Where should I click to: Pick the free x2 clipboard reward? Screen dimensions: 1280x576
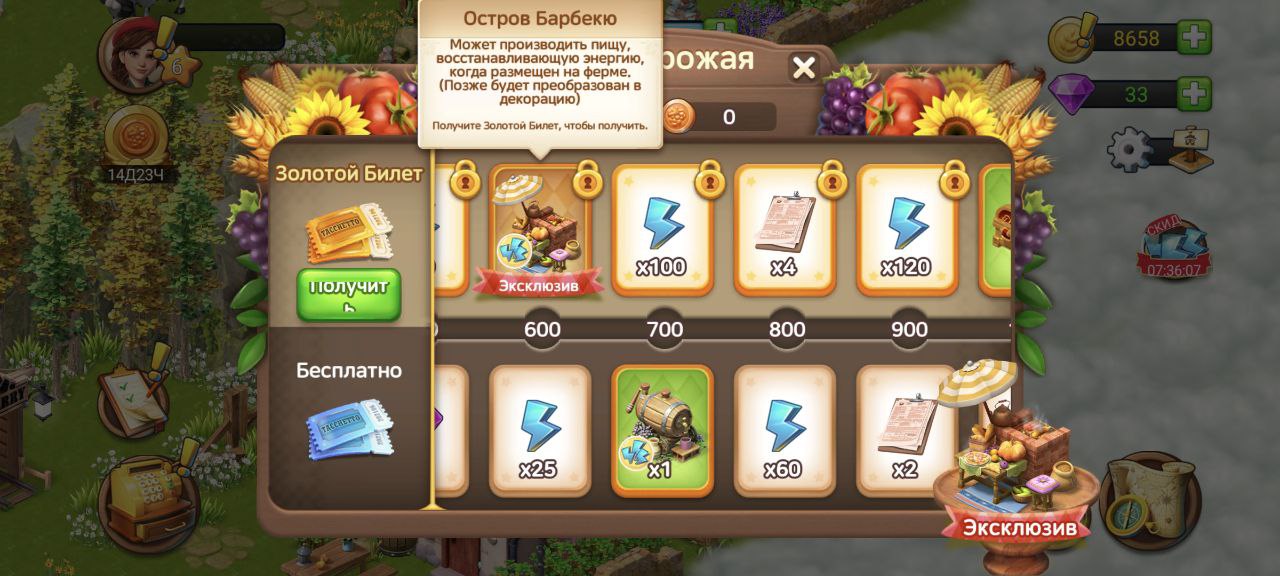click(x=904, y=429)
